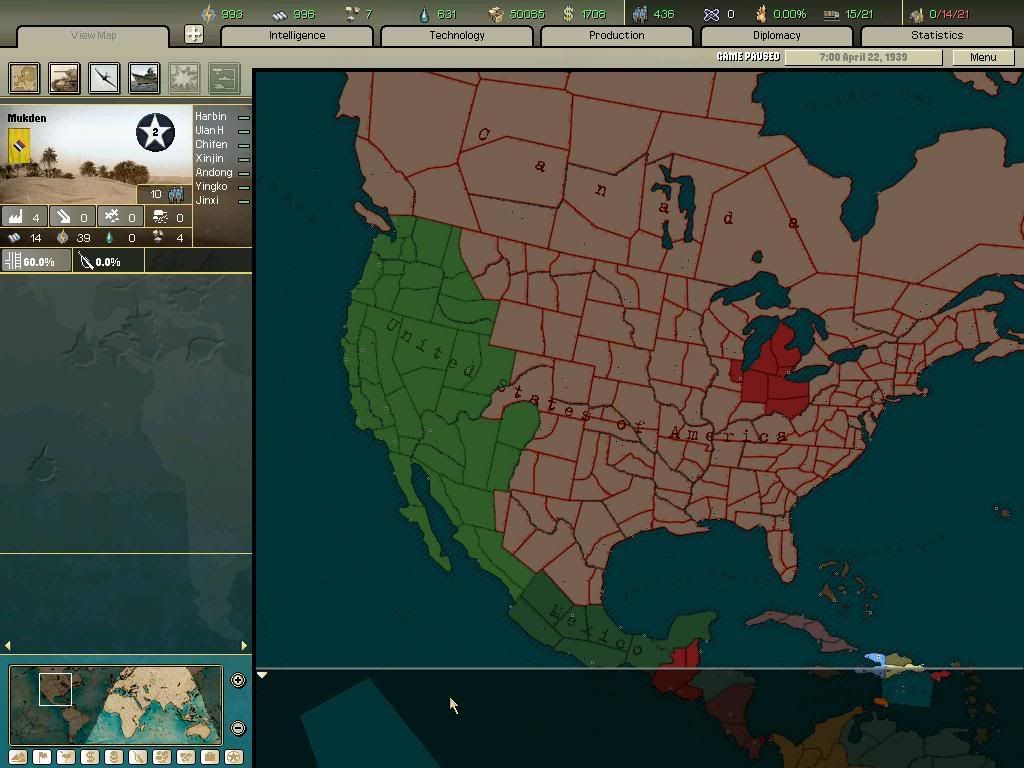Select the tank land units button

tap(65, 78)
